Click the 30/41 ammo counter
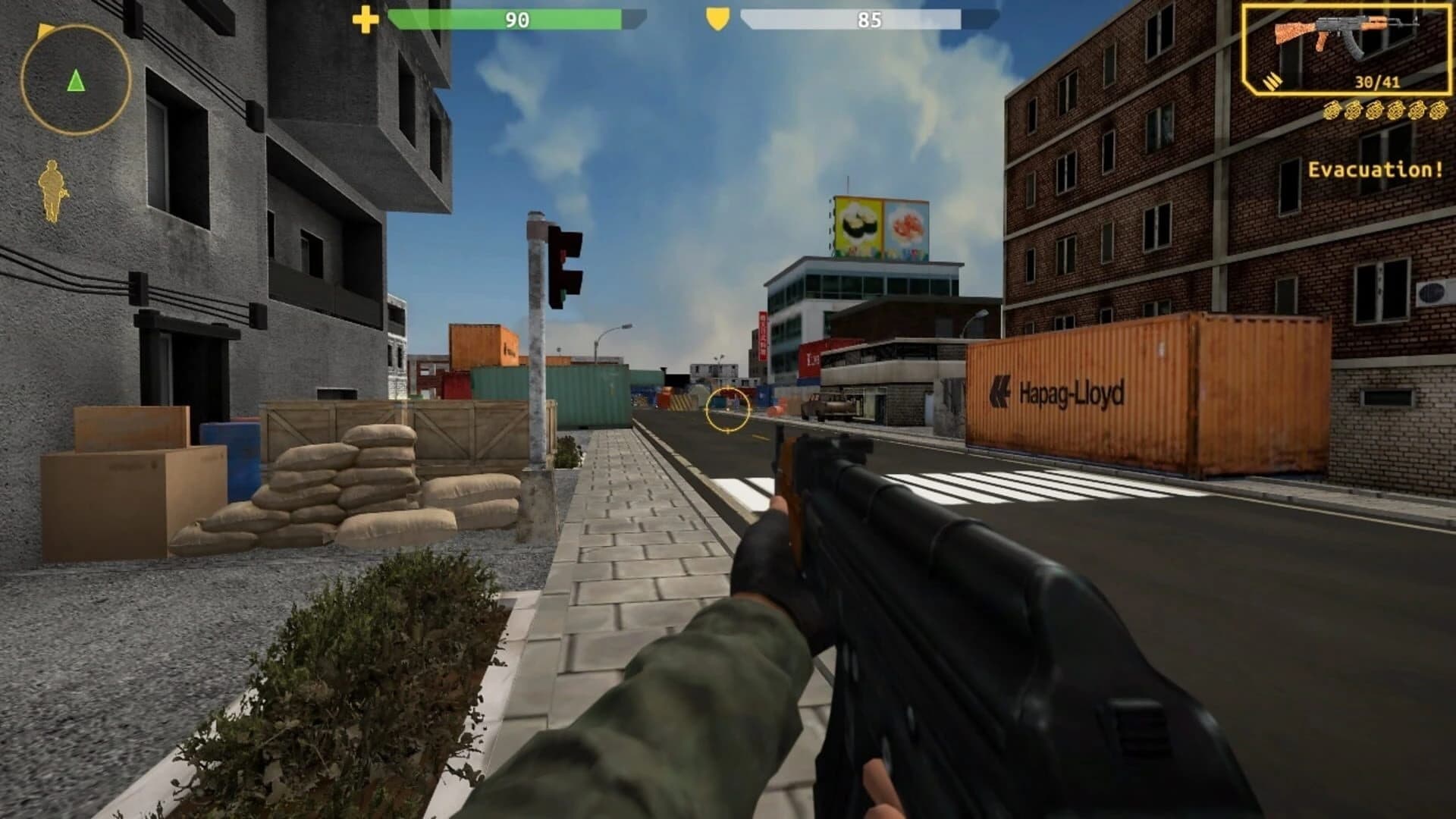 [x=1378, y=81]
